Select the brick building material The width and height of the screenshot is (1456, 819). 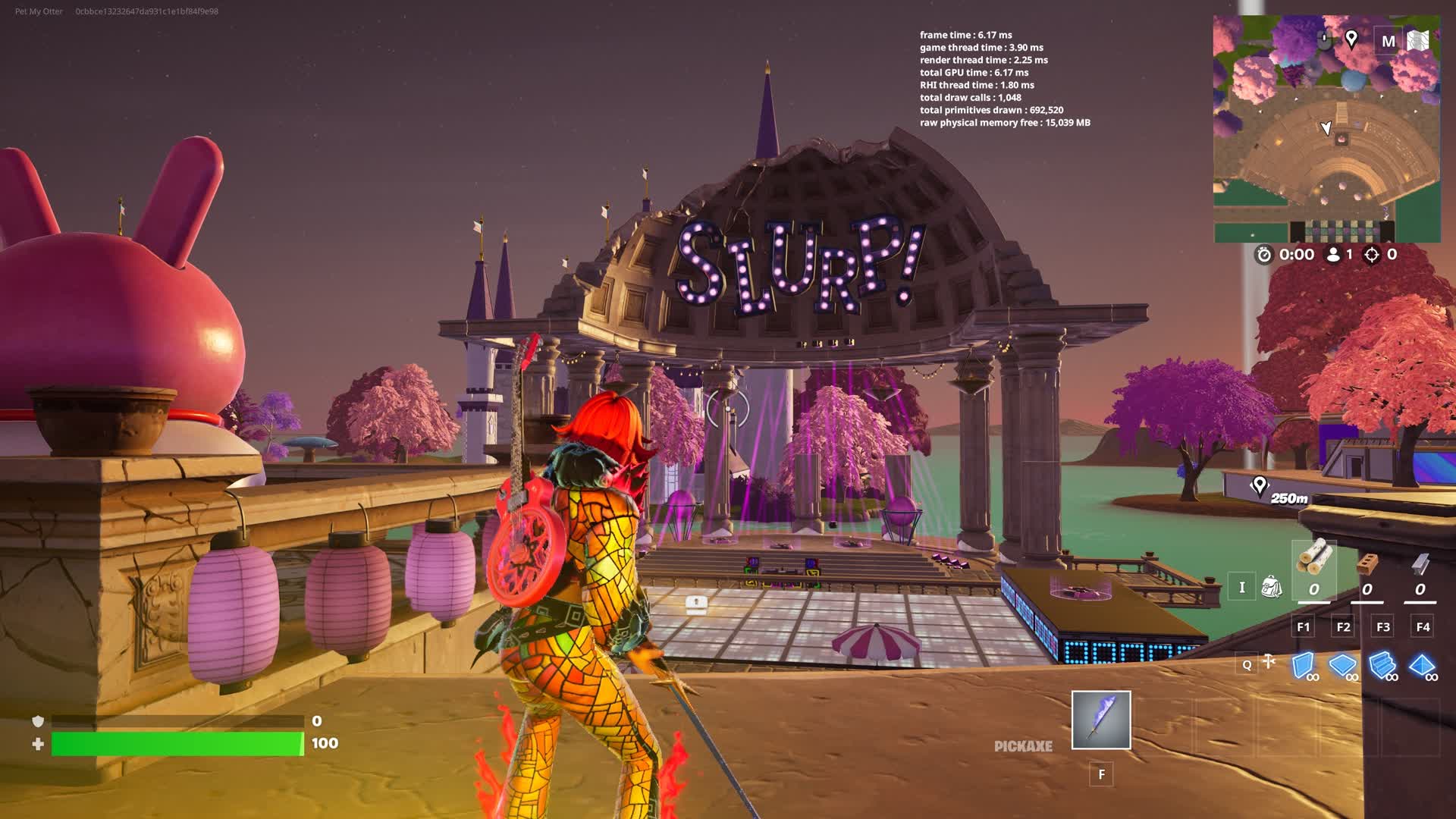point(1367,563)
